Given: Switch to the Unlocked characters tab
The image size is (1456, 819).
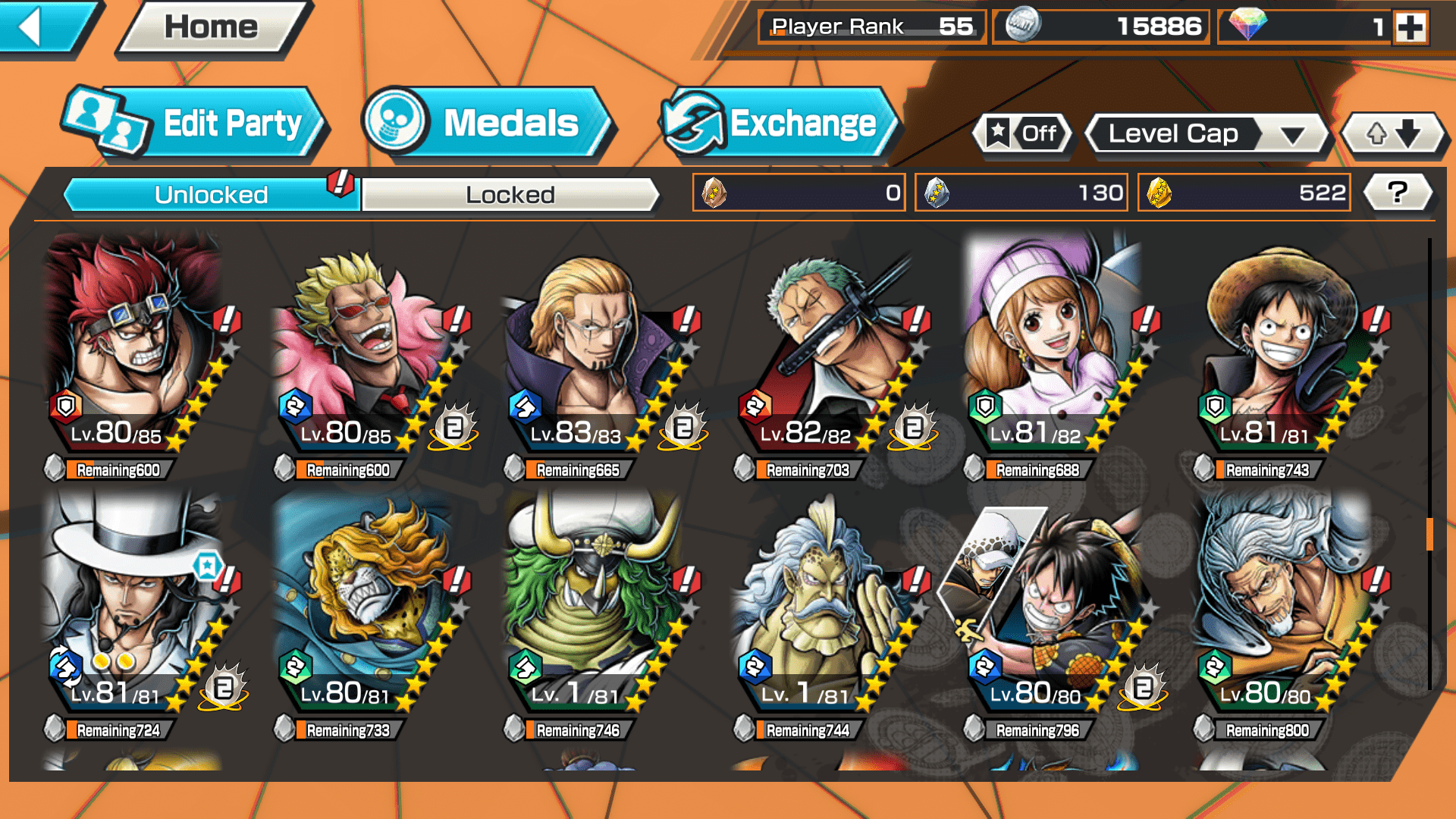Looking at the screenshot, I should coord(210,195).
